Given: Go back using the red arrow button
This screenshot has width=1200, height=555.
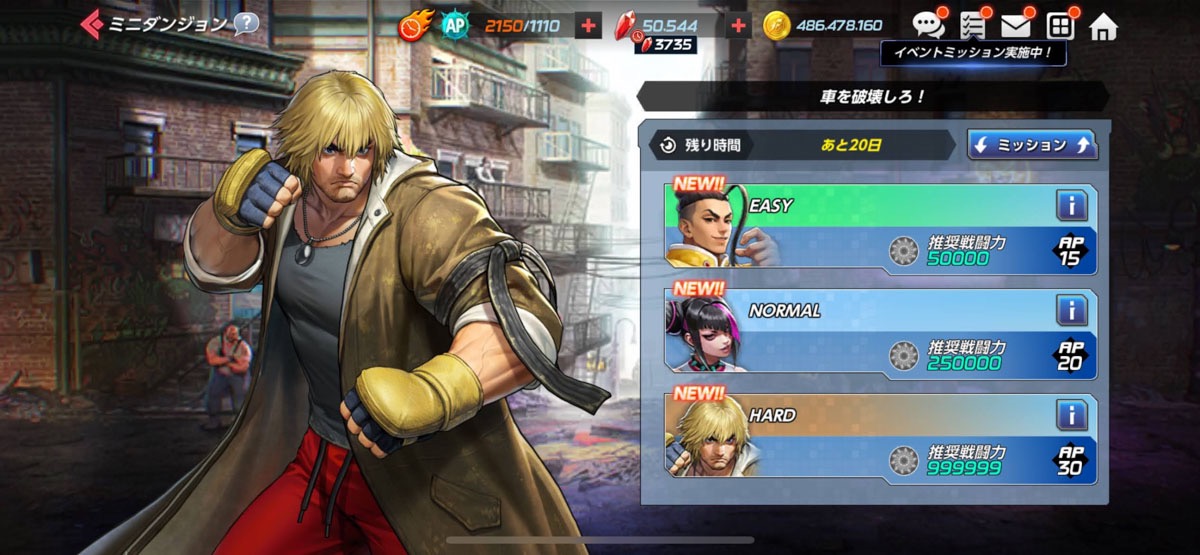Looking at the screenshot, I should (91, 23).
